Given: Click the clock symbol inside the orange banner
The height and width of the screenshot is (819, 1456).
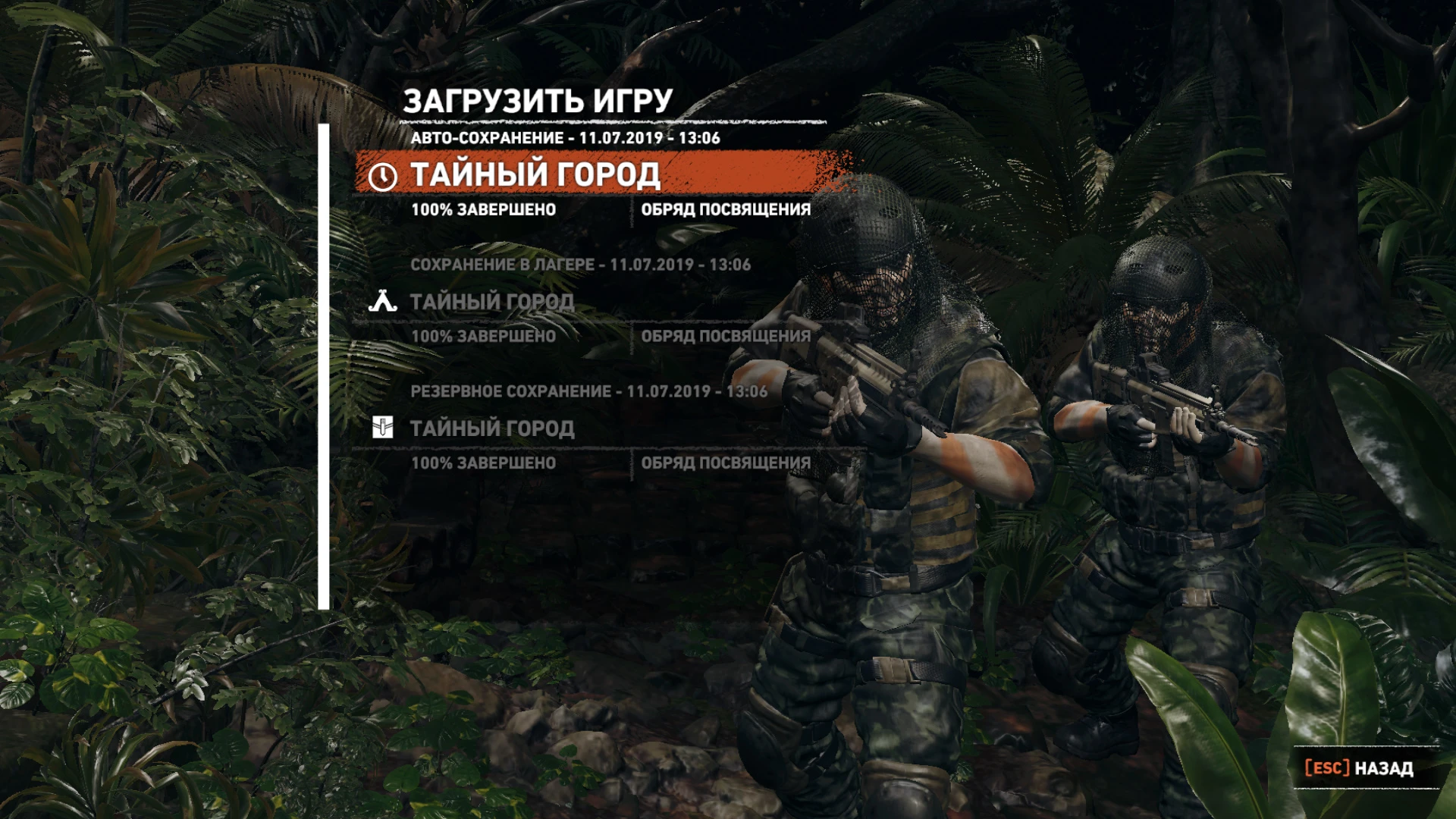Looking at the screenshot, I should 383,177.
